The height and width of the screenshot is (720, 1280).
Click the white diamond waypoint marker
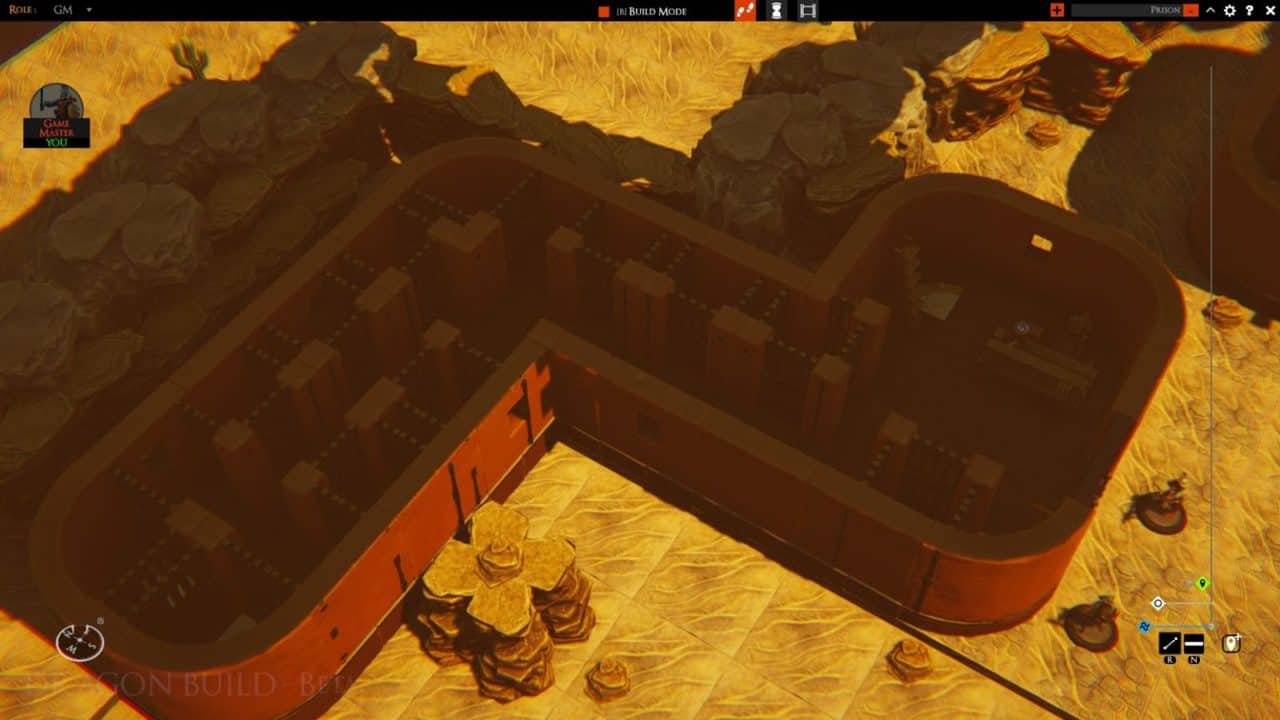1157,602
